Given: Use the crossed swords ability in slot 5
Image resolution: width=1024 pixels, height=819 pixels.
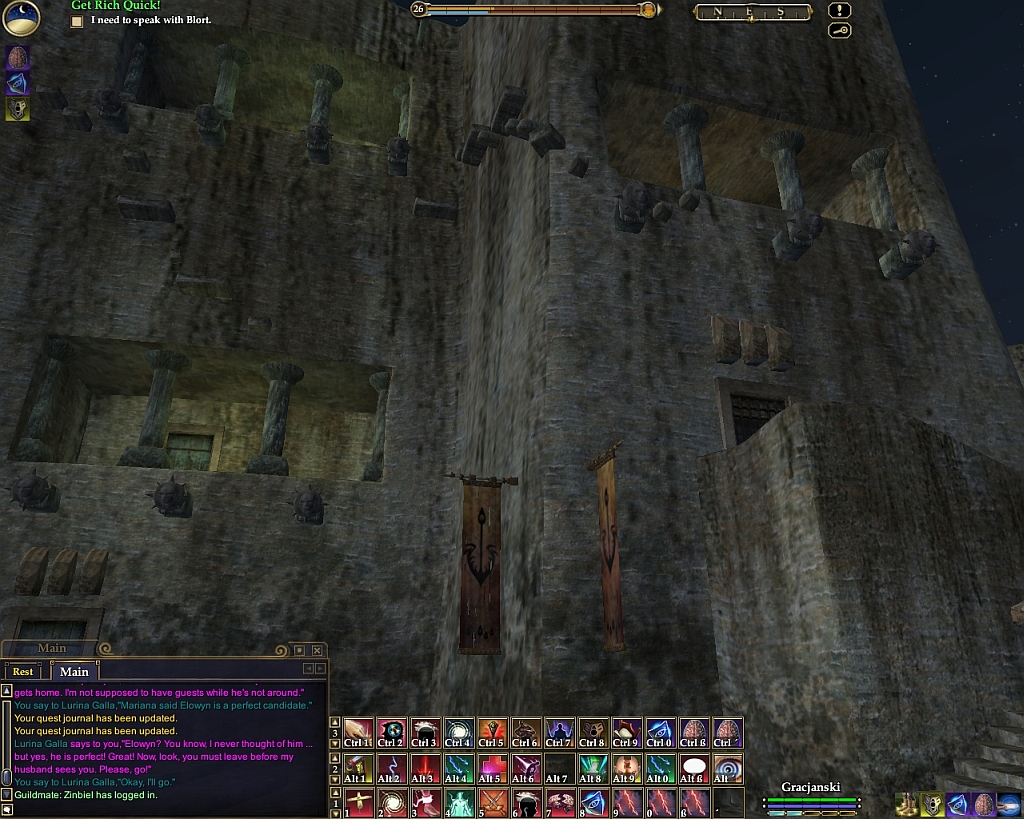Looking at the screenshot, I should click(491, 802).
